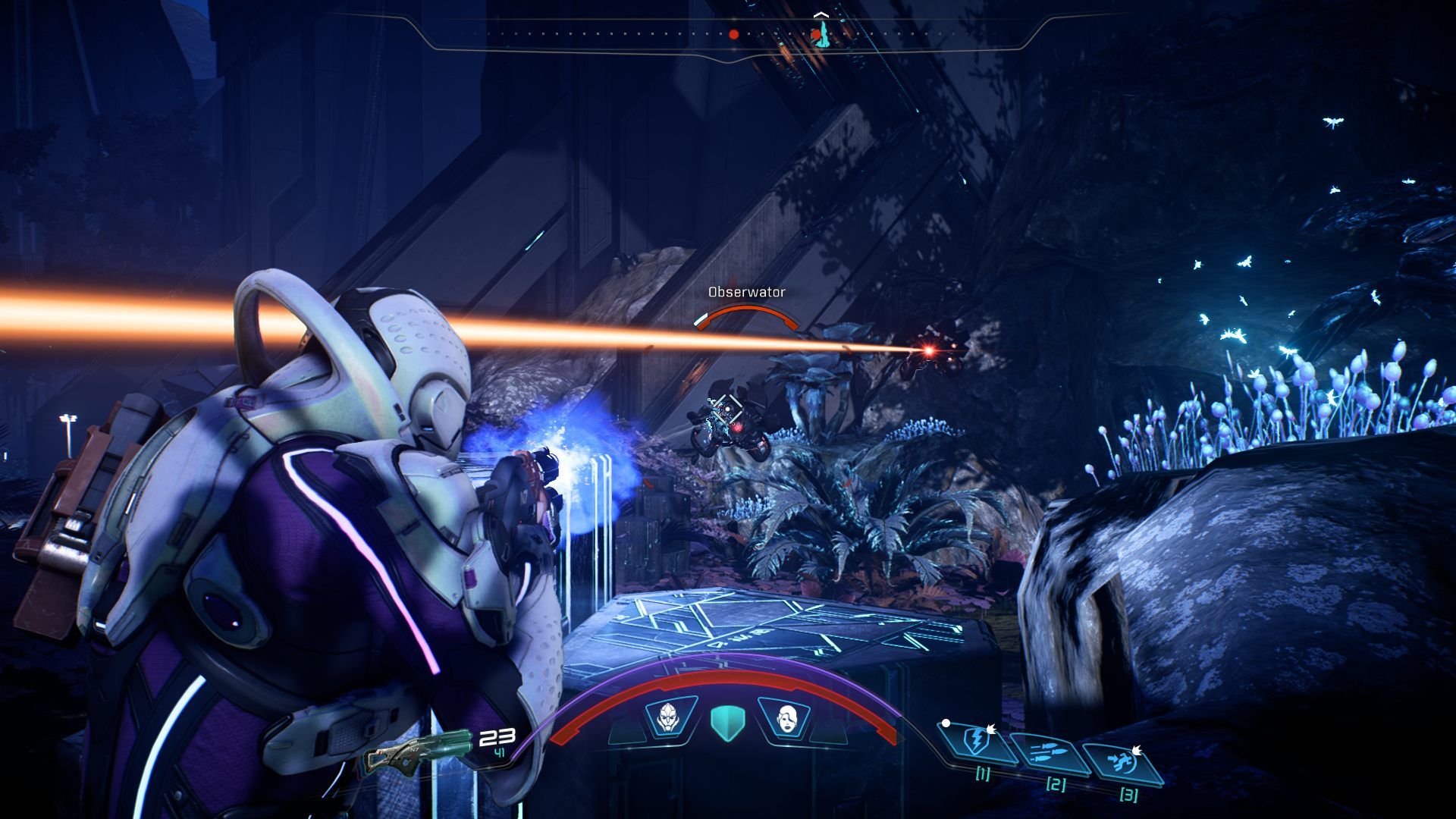Use the triple missiles ability in slot 2

point(1050,754)
